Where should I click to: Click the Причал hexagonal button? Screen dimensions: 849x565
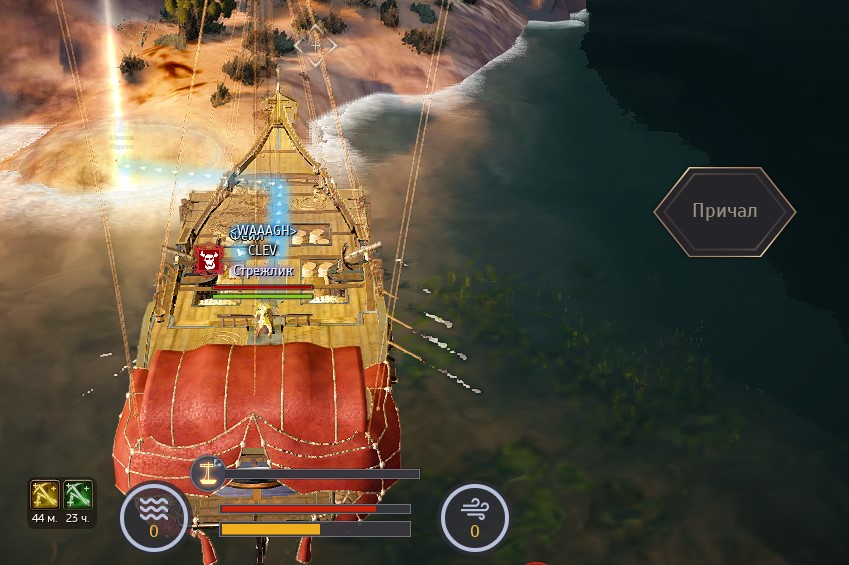[725, 211]
